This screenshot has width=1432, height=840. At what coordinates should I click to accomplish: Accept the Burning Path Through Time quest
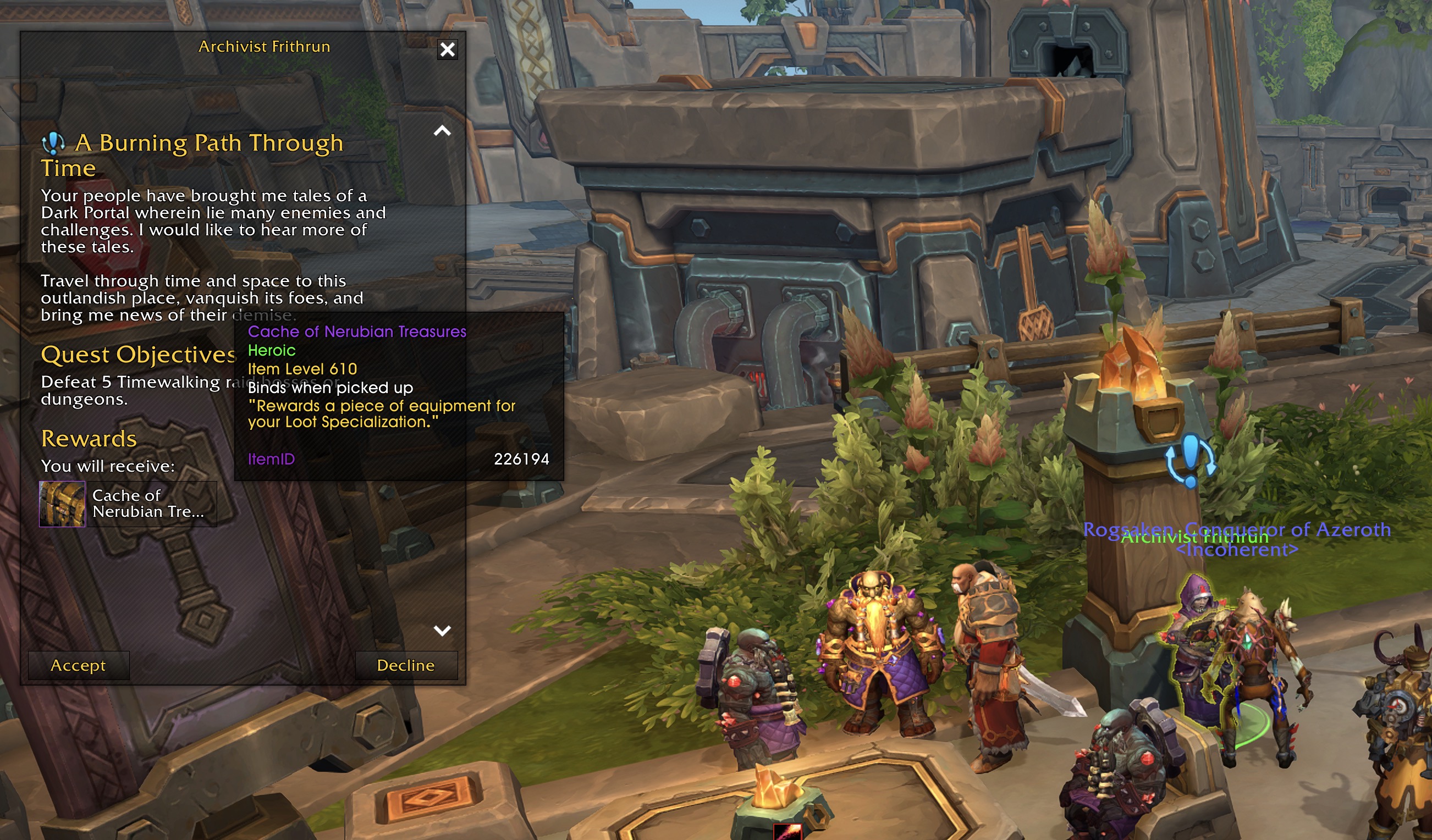tap(79, 665)
